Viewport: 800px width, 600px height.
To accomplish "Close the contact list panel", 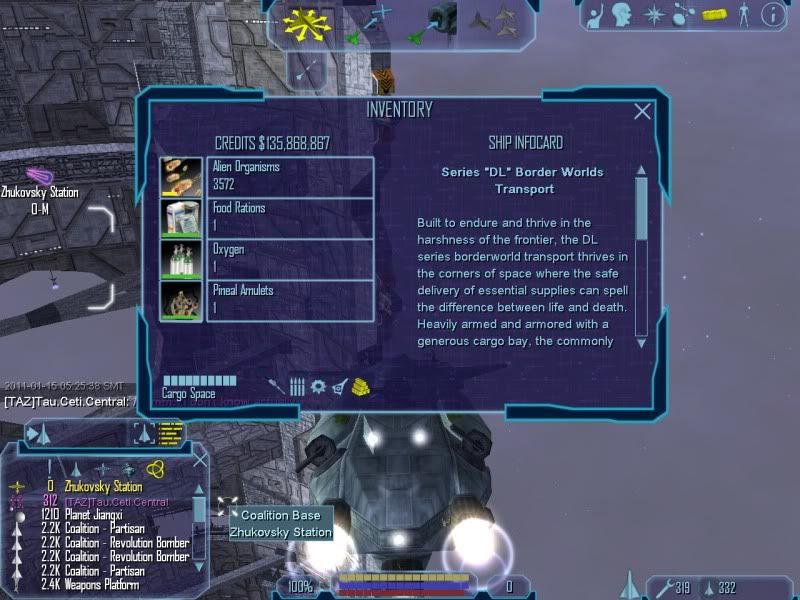I will tap(199, 460).
